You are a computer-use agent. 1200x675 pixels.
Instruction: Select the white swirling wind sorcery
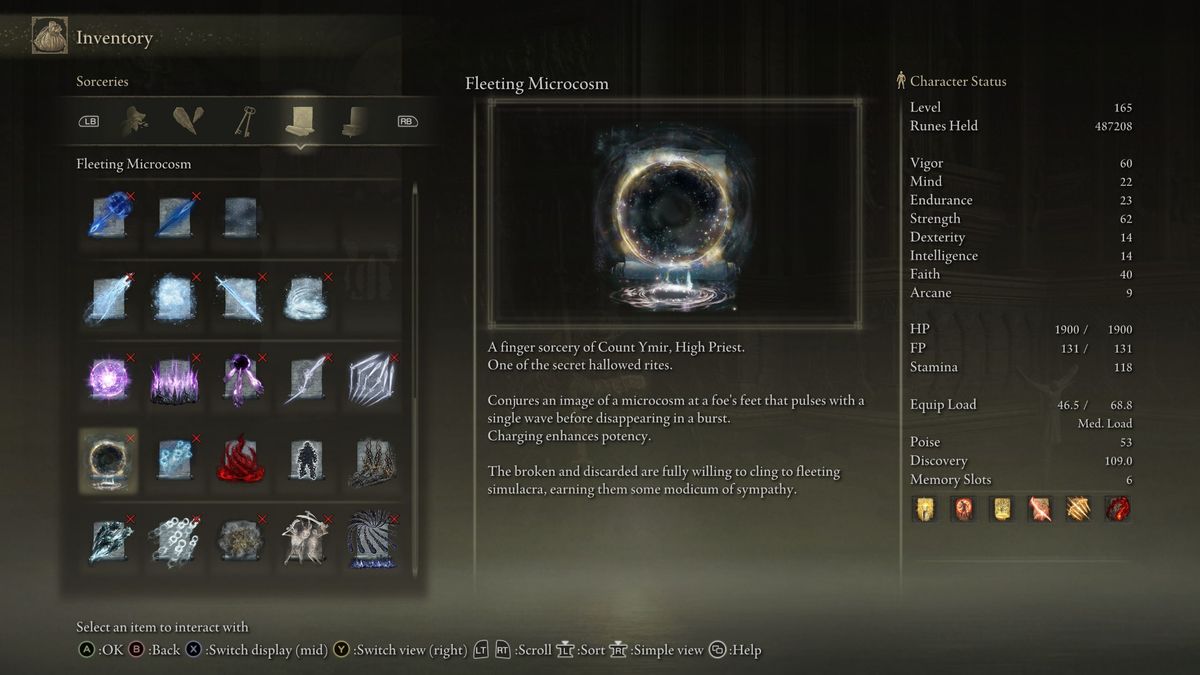305,298
